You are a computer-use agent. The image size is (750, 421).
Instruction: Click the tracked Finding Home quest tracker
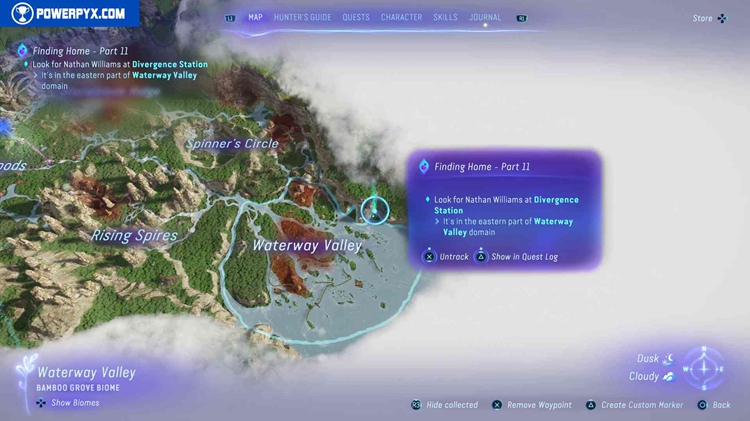[x=80, y=51]
